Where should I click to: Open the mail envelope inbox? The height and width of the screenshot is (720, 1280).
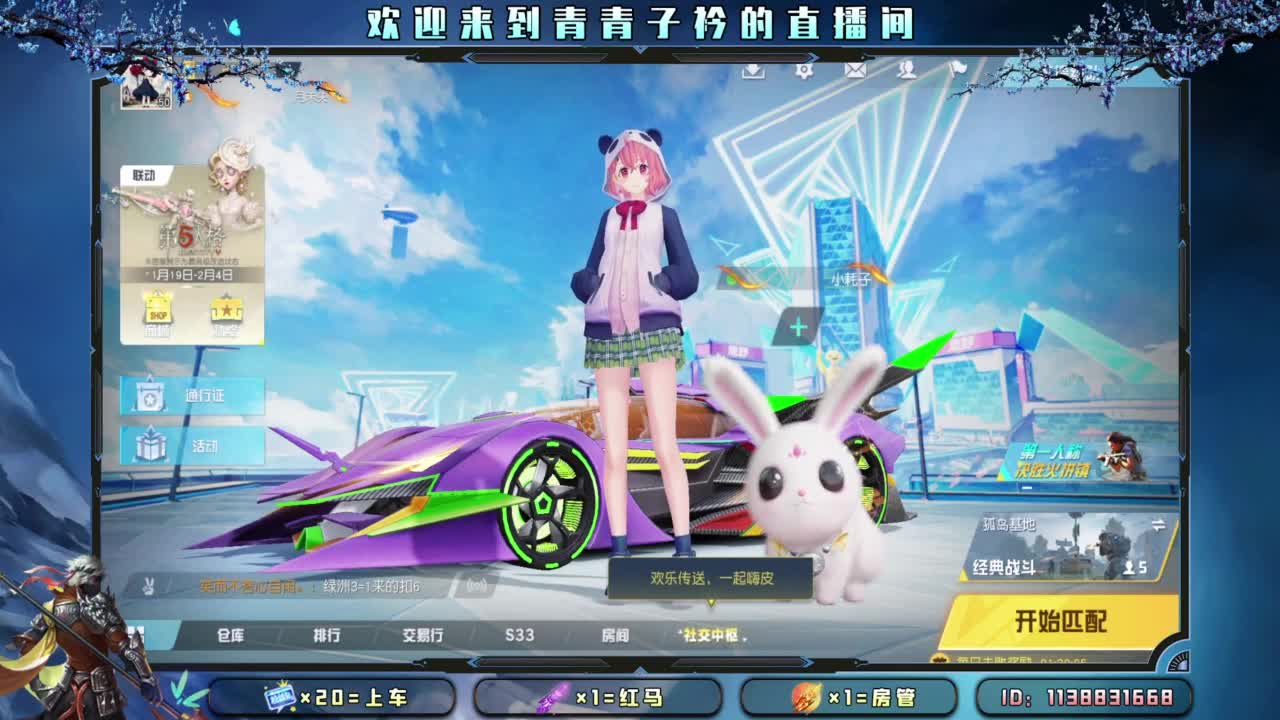(x=855, y=72)
